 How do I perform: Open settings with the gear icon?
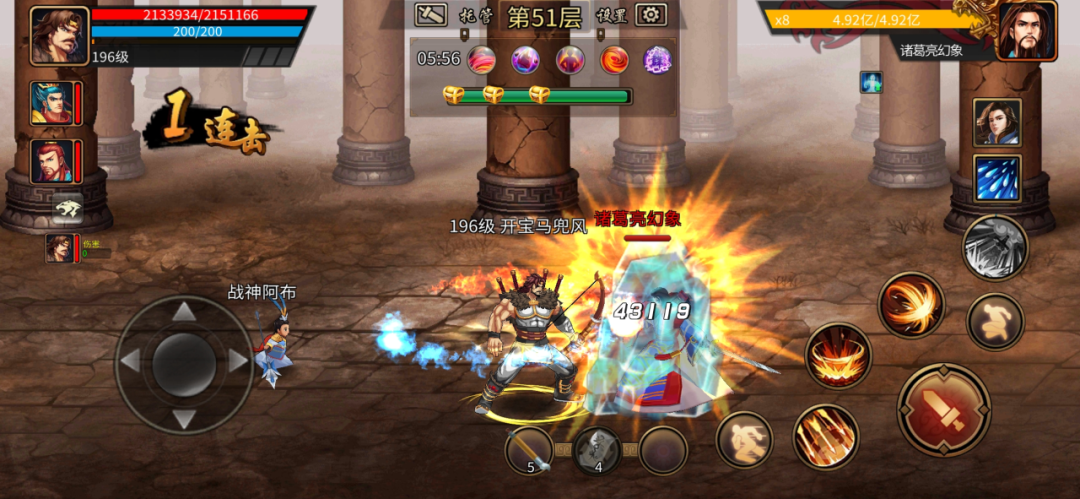pos(652,15)
